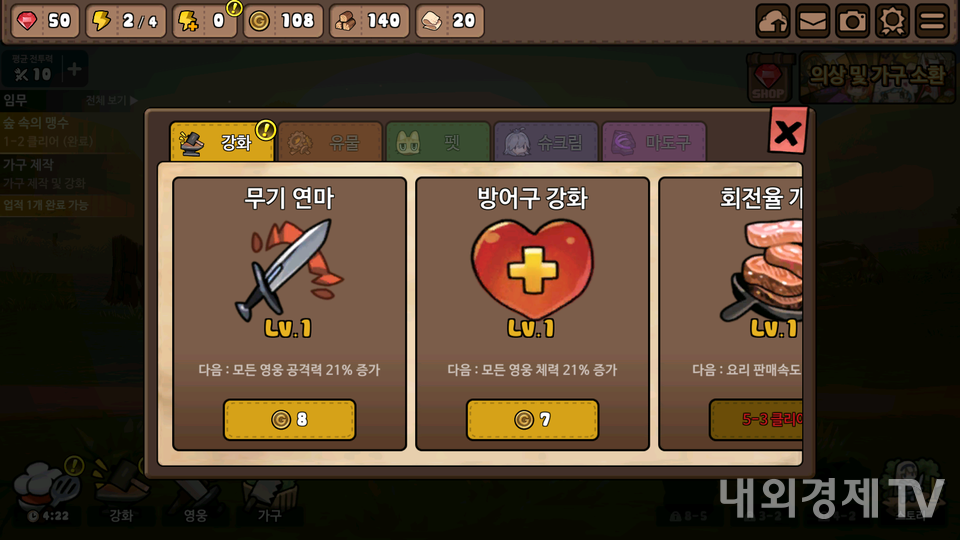Take a screenshot with the camera icon
960x540 pixels.
click(x=852, y=20)
